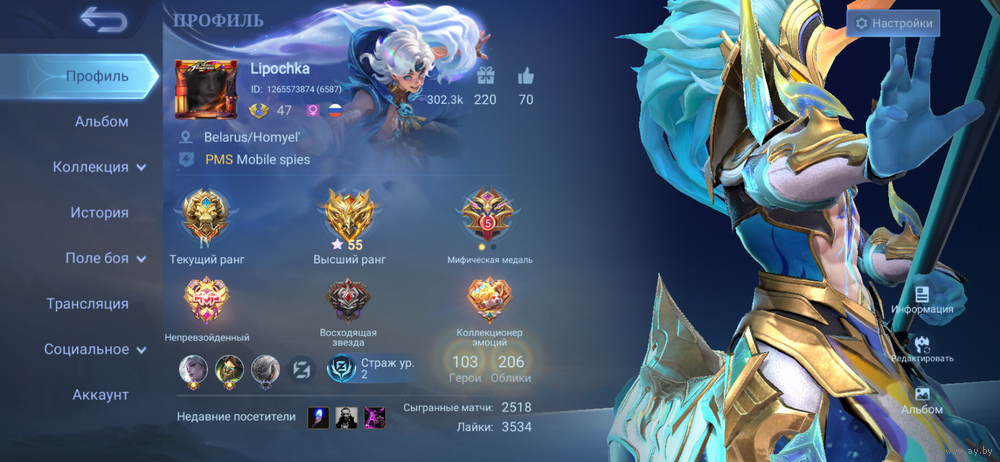
Task: Expand the Социальное section
Action: (95, 349)
